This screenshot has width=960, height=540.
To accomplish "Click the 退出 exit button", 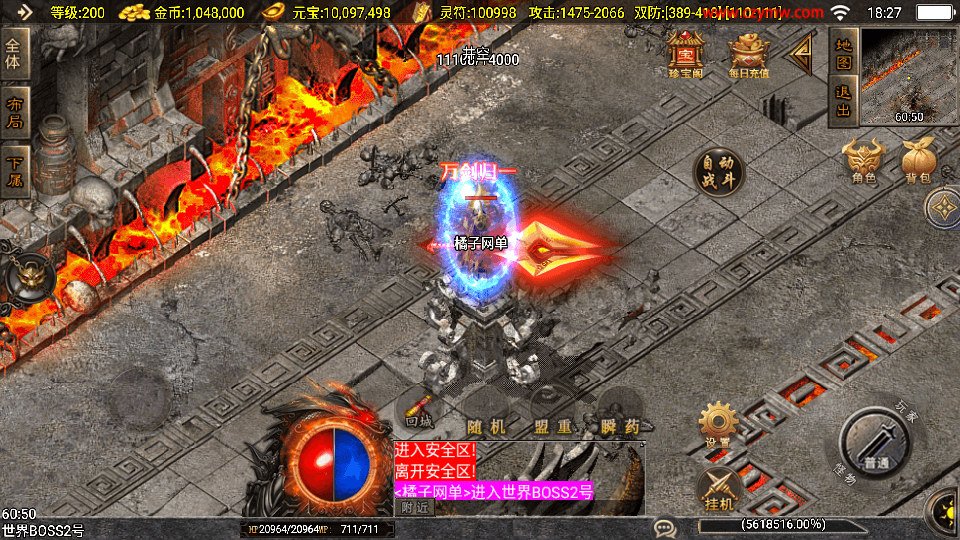I will tap(843, 101).
